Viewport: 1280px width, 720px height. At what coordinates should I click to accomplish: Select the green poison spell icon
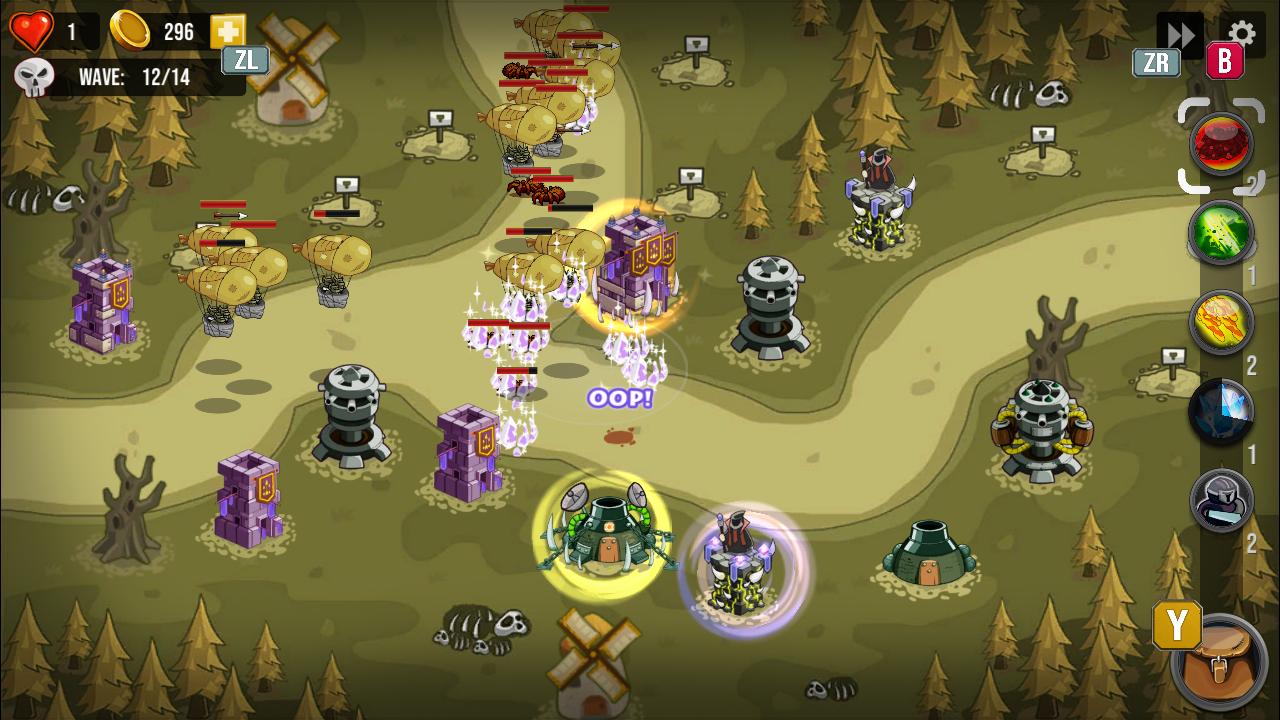1221,232
